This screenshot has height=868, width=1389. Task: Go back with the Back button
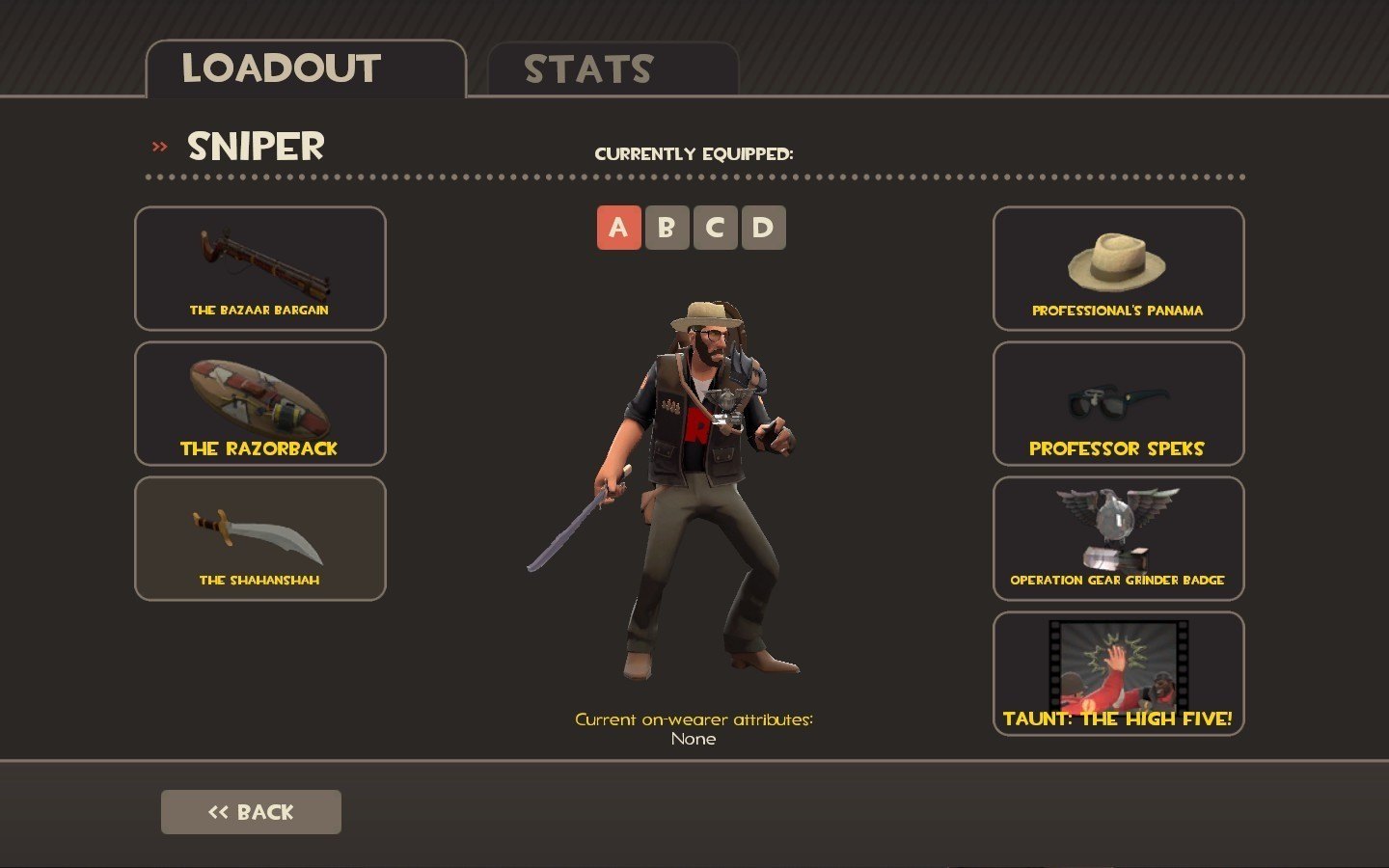[251, 812]
